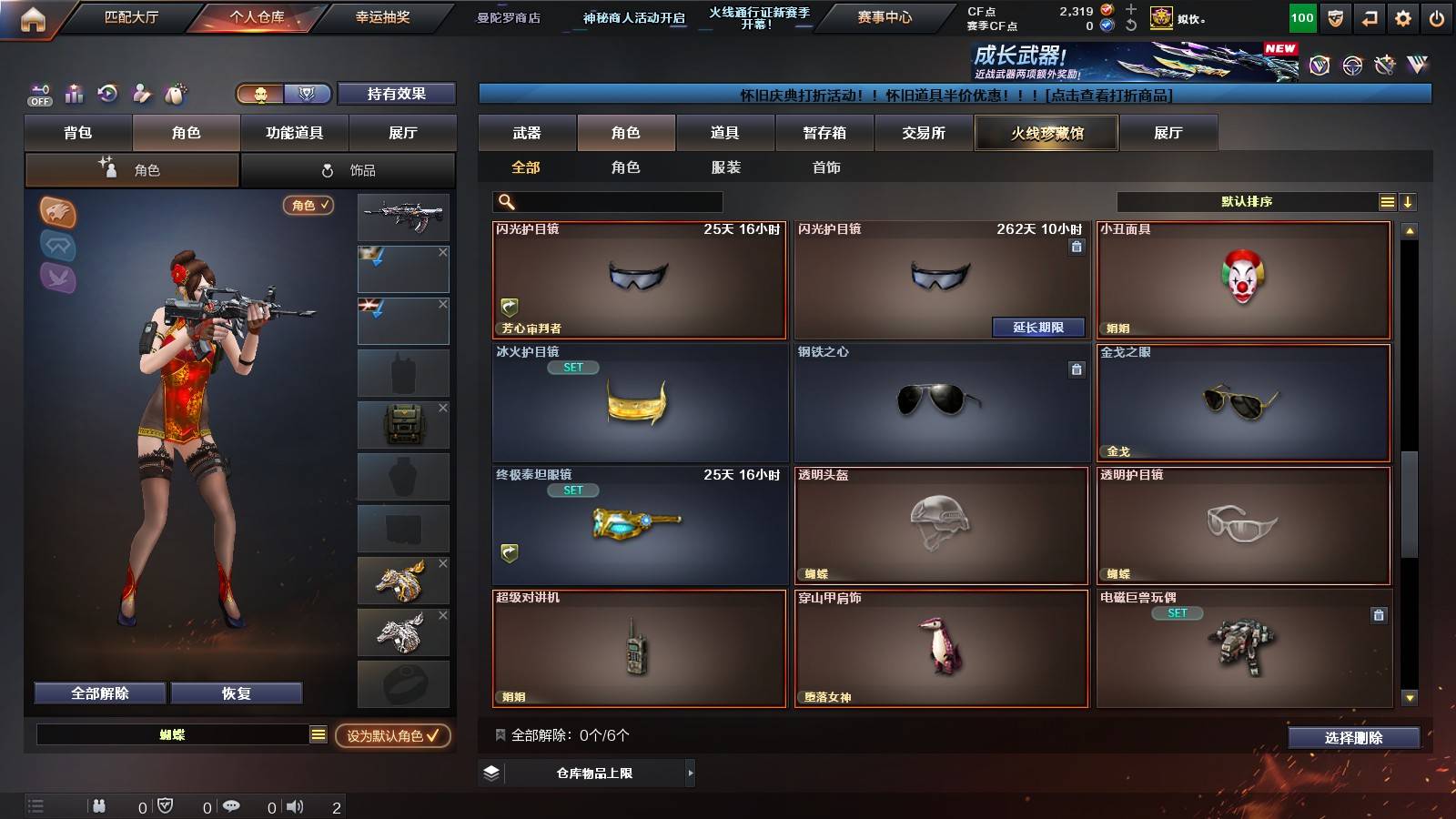The height and width of the screenshot is (819, 1456).
Task: Click the 选择删除 button at bottom right
Action: [x=1353, y=738]
